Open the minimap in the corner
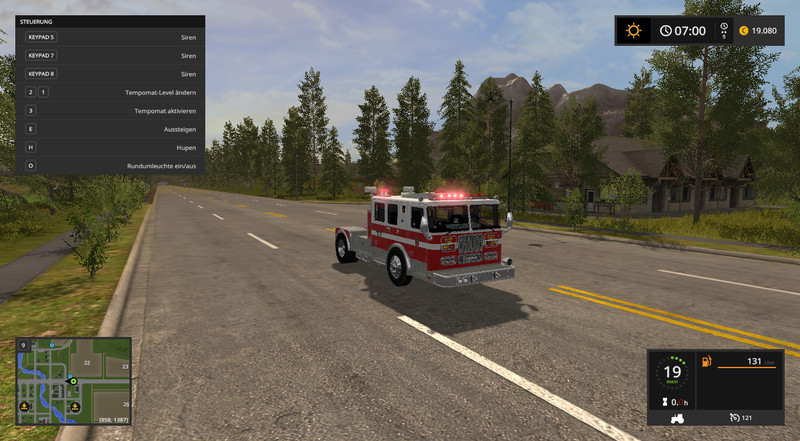The image size is (800, 441). coord(73,381)
